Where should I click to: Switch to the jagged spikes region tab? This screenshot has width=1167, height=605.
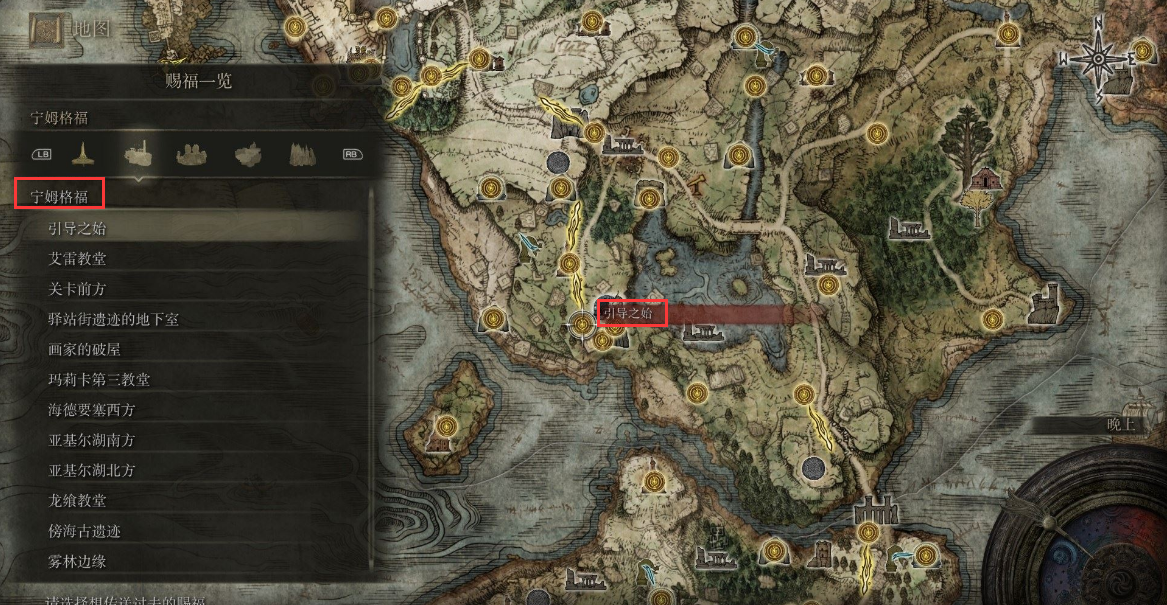[303, 154]
